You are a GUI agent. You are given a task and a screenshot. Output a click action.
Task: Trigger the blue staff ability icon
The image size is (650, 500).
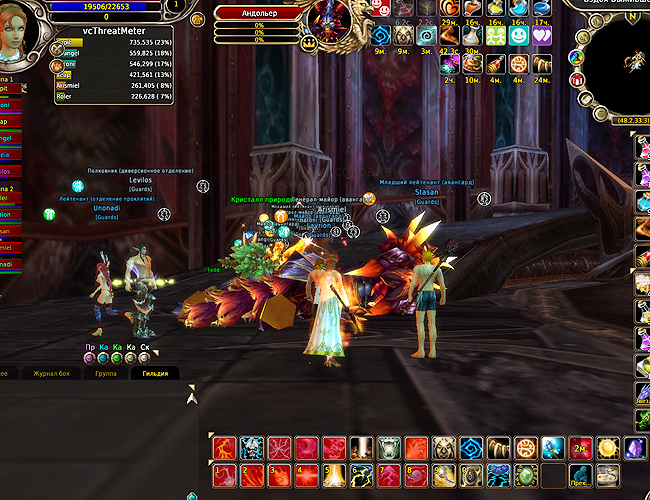pos(553,448)
